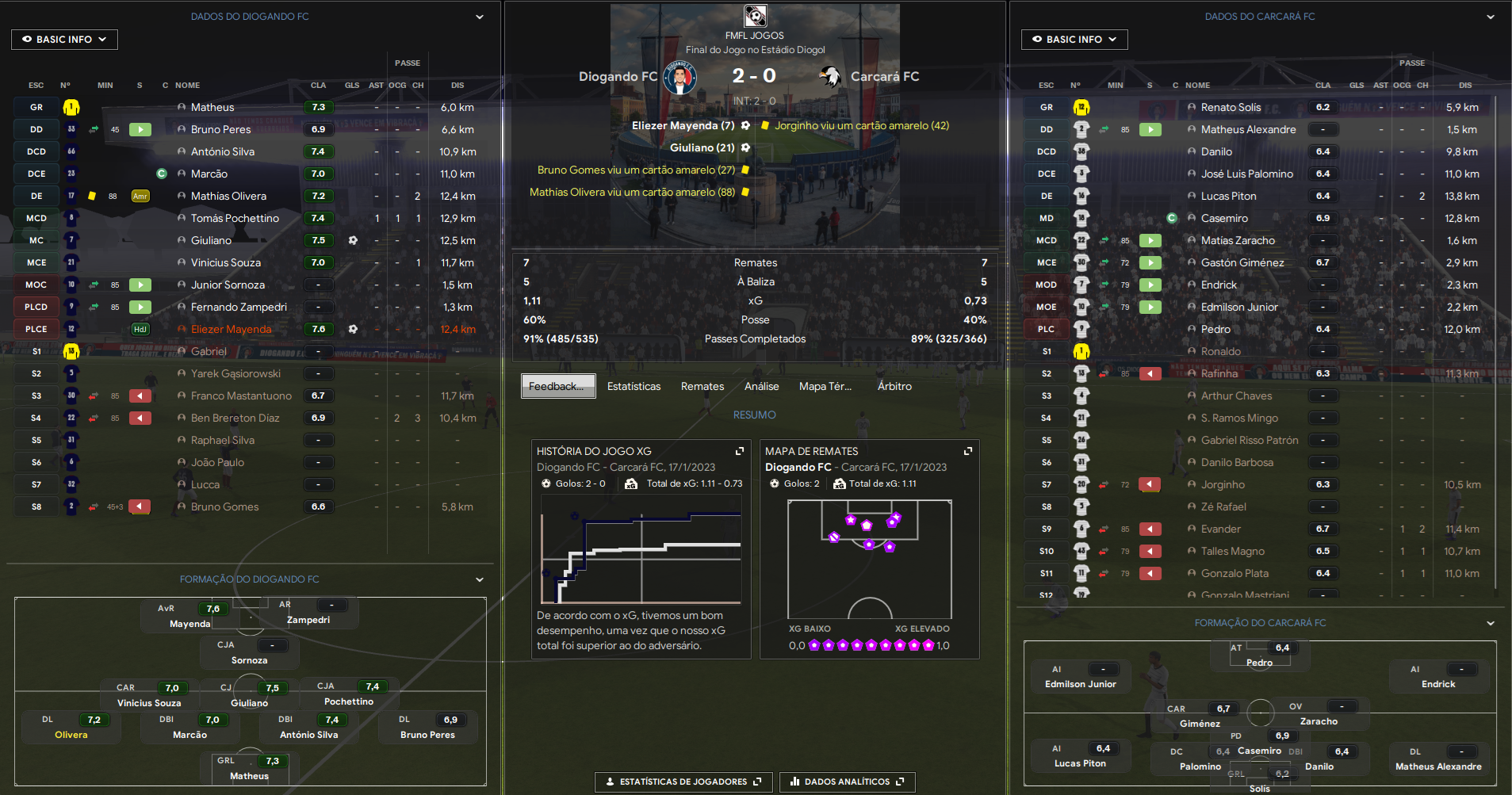
Task: Expand the Mapa de Remates panel
Action: point(968,451)
